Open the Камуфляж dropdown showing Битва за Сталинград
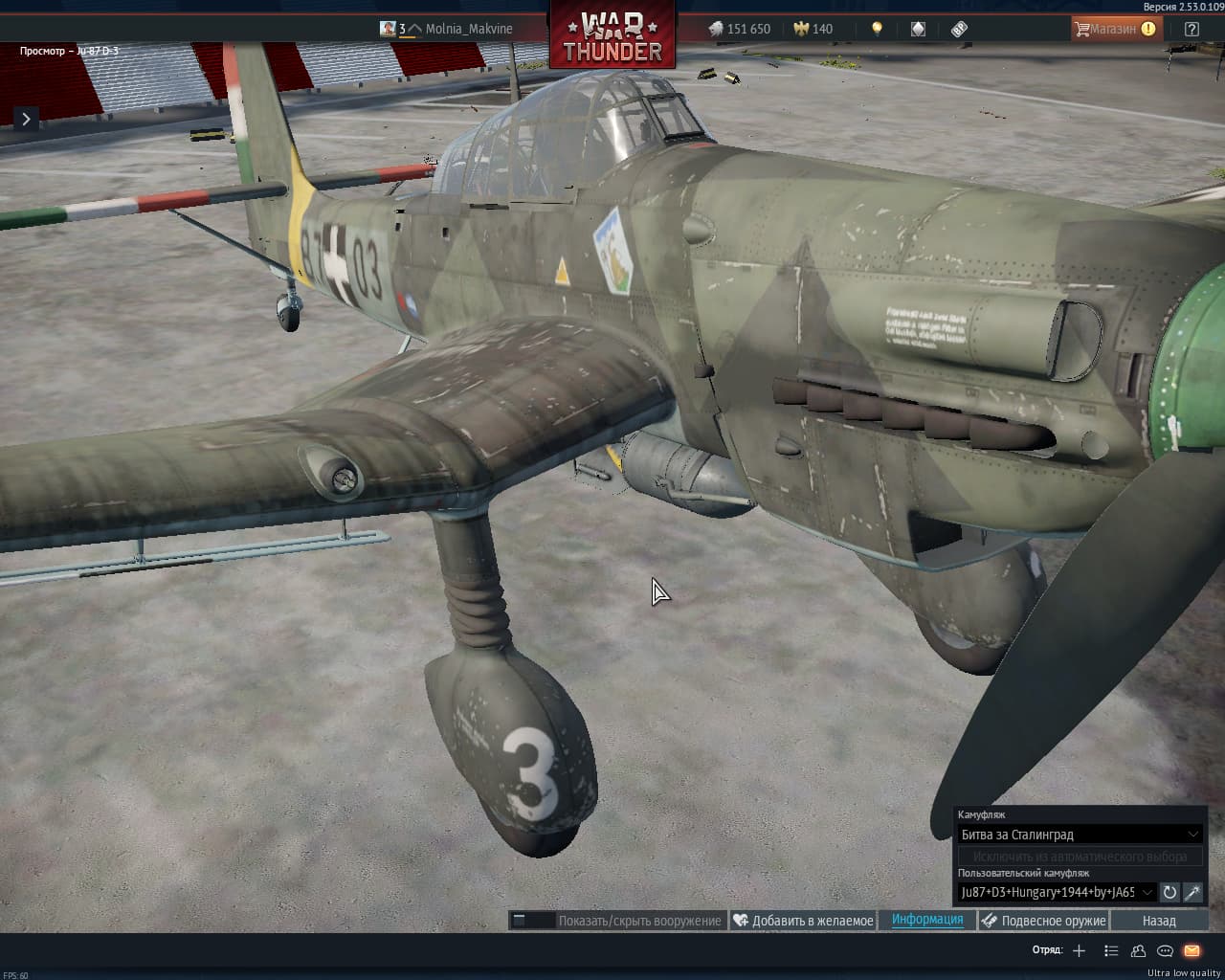The width and height of the screenshot is (1225, 980). [1080, 835]
